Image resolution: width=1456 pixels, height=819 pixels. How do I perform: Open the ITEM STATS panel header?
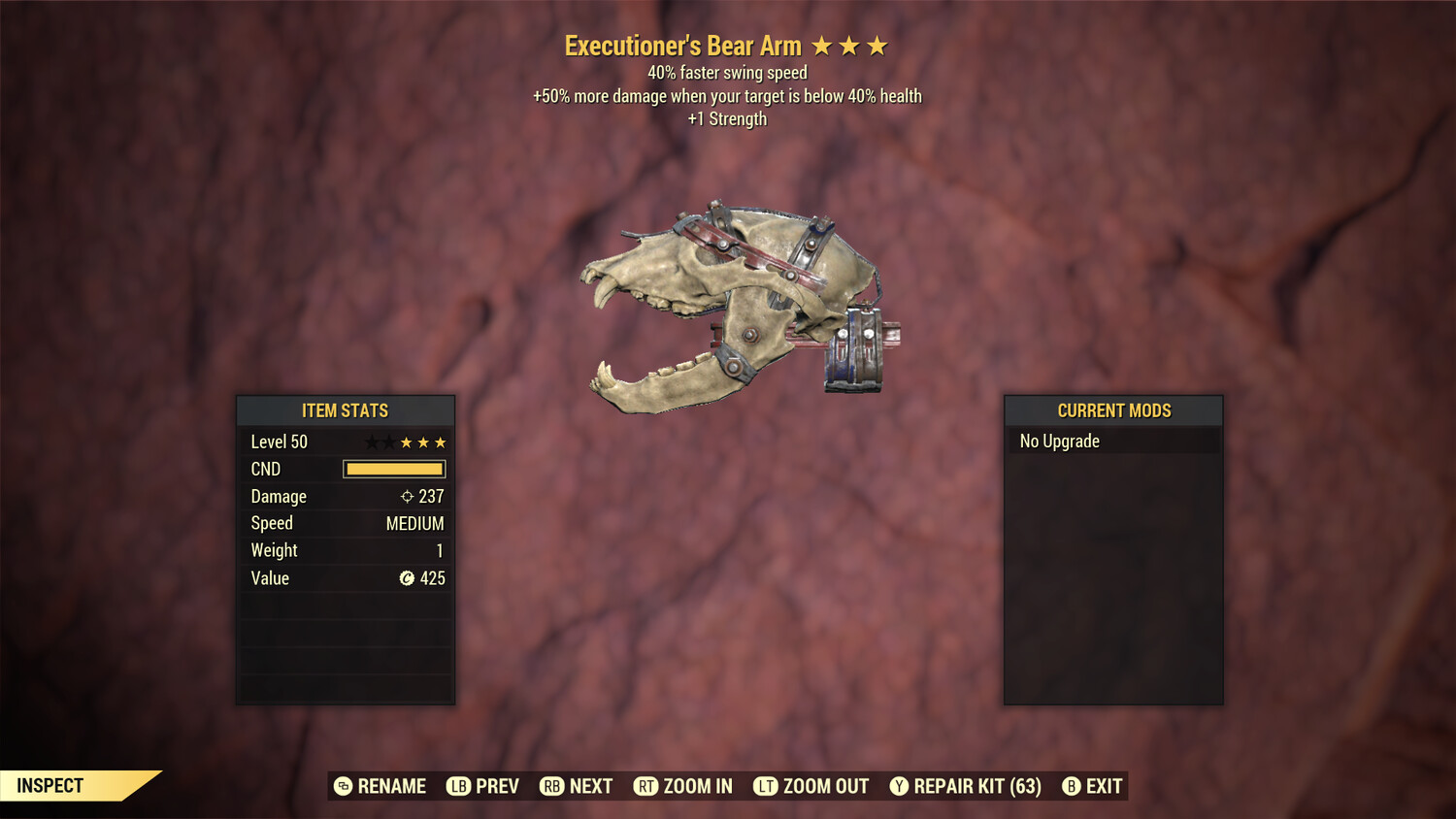[x=346, y=410]
